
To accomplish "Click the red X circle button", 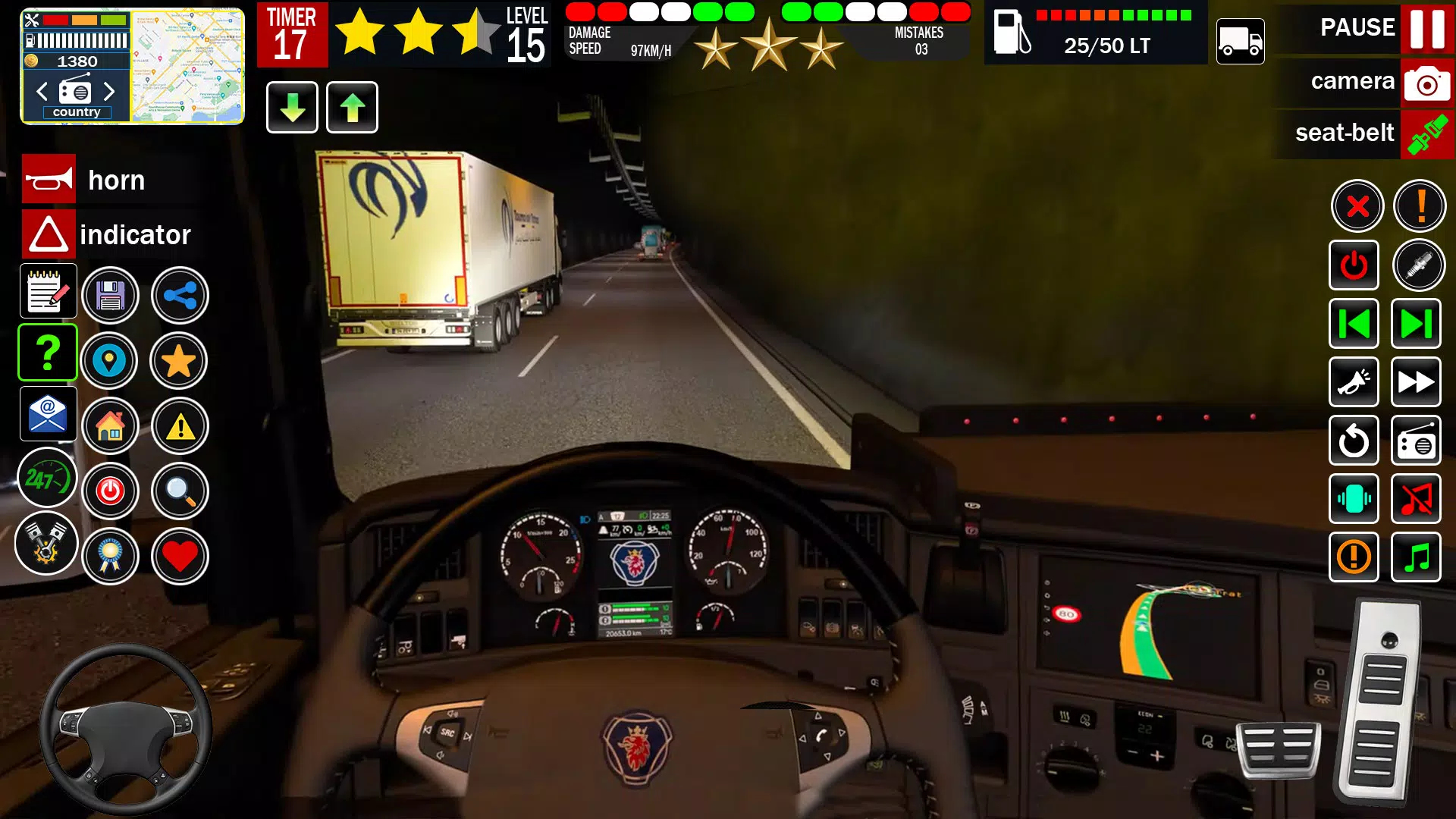I will (x=1357, y=206).
